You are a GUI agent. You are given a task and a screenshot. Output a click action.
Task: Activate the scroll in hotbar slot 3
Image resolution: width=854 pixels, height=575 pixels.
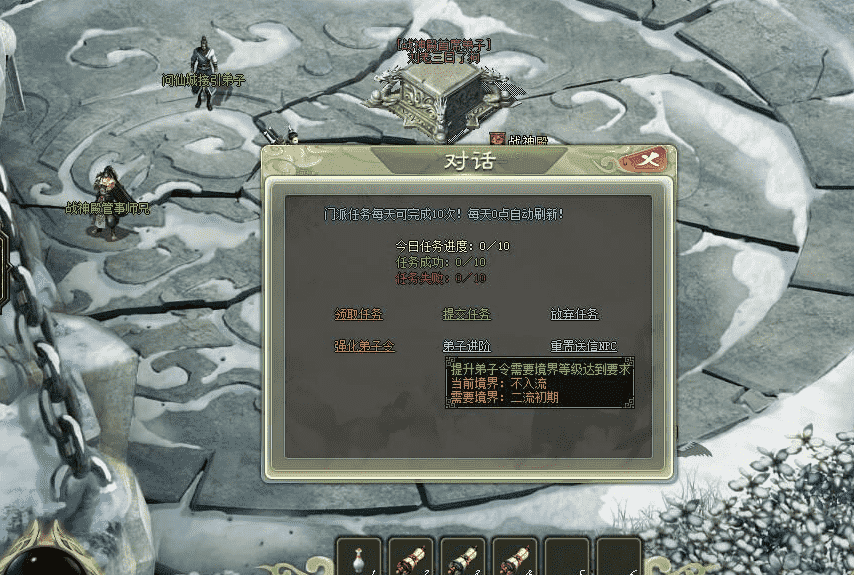pos(463,557)
